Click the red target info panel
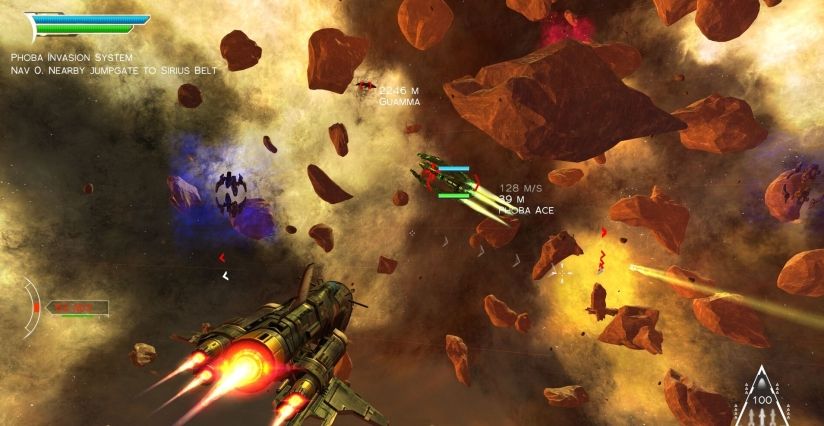 [x=76, y=307]
